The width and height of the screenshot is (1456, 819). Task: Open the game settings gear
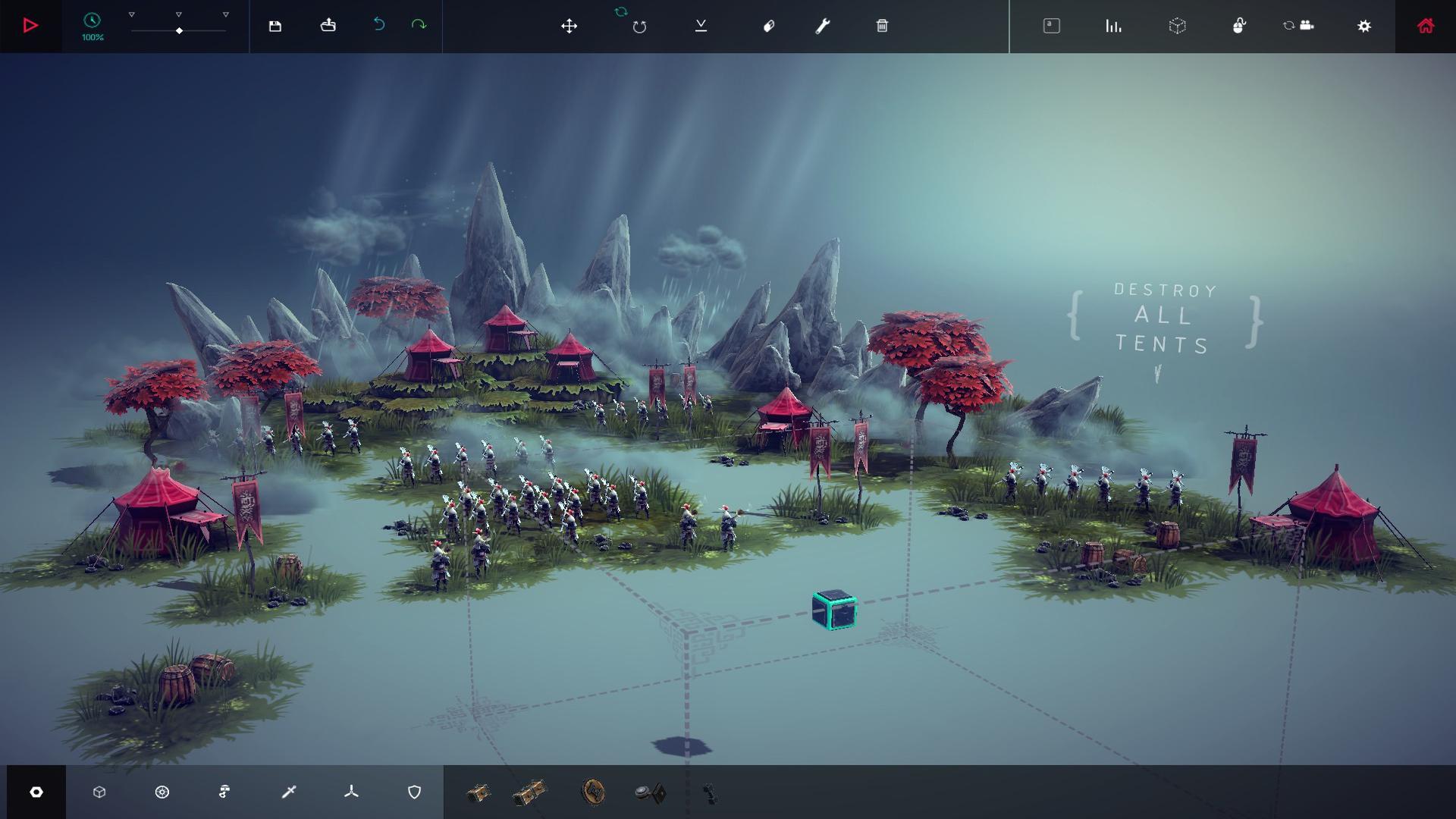[1364, 25]
